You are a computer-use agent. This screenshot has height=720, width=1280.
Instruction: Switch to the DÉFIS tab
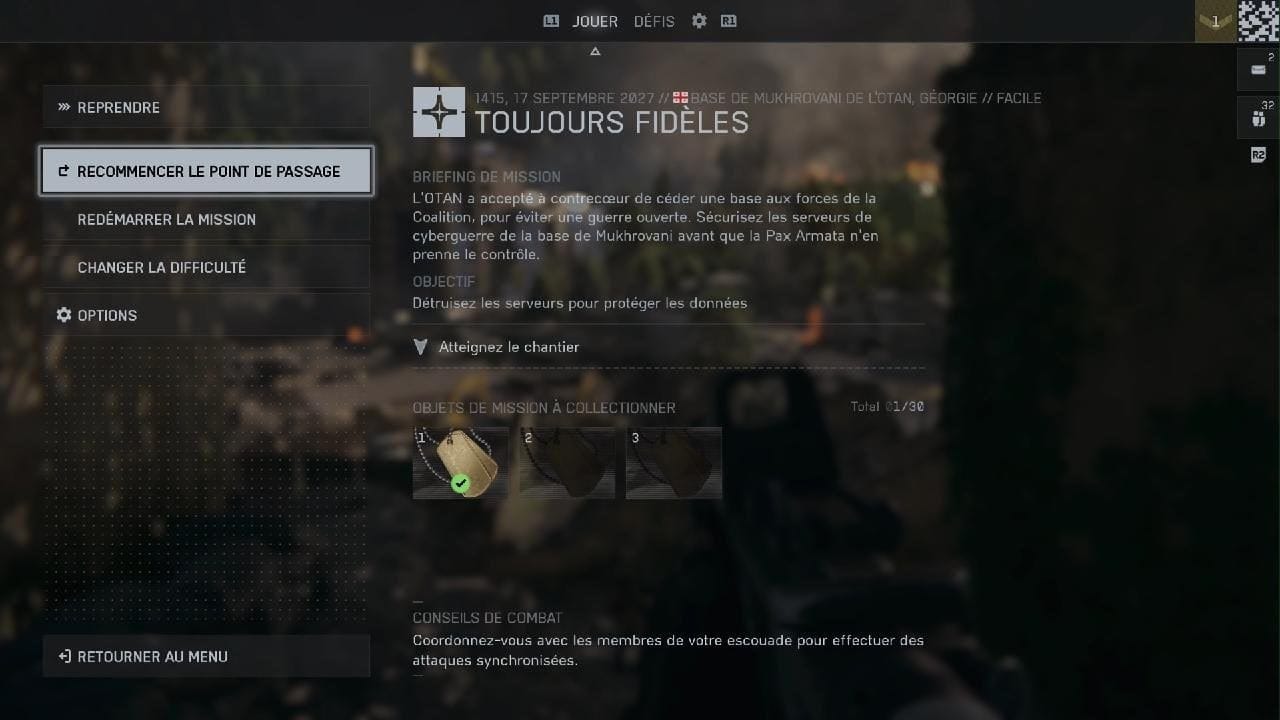click(x=654, y=20)
